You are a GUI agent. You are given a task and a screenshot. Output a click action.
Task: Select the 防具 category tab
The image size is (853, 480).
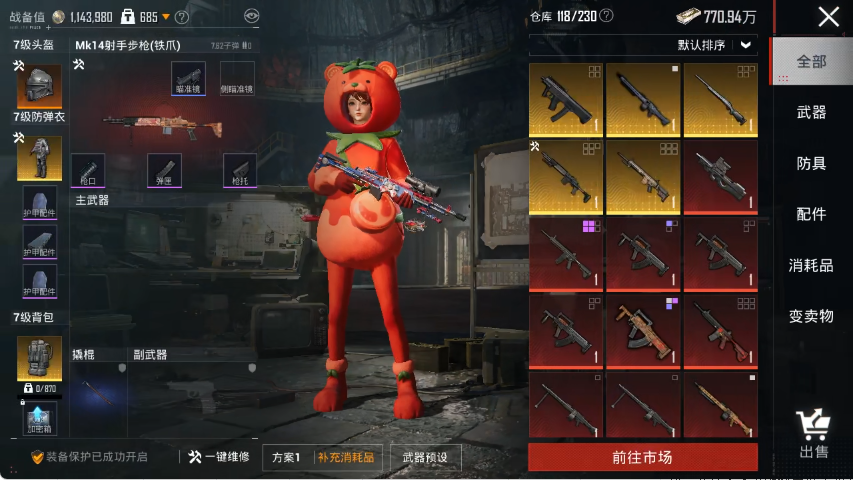point(811,163)
